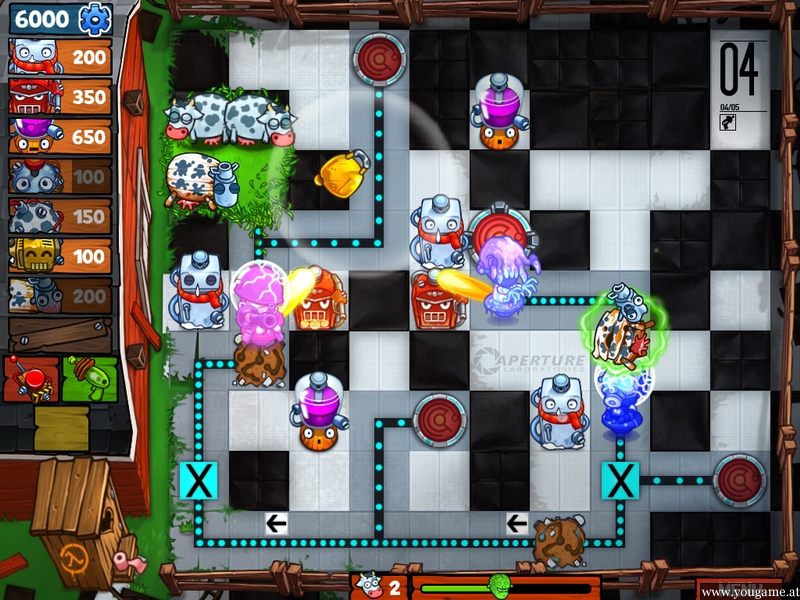The image size is (800, 600).
Task: Select the twin-barrel gear tower costing 100
Action: (59, 177)
